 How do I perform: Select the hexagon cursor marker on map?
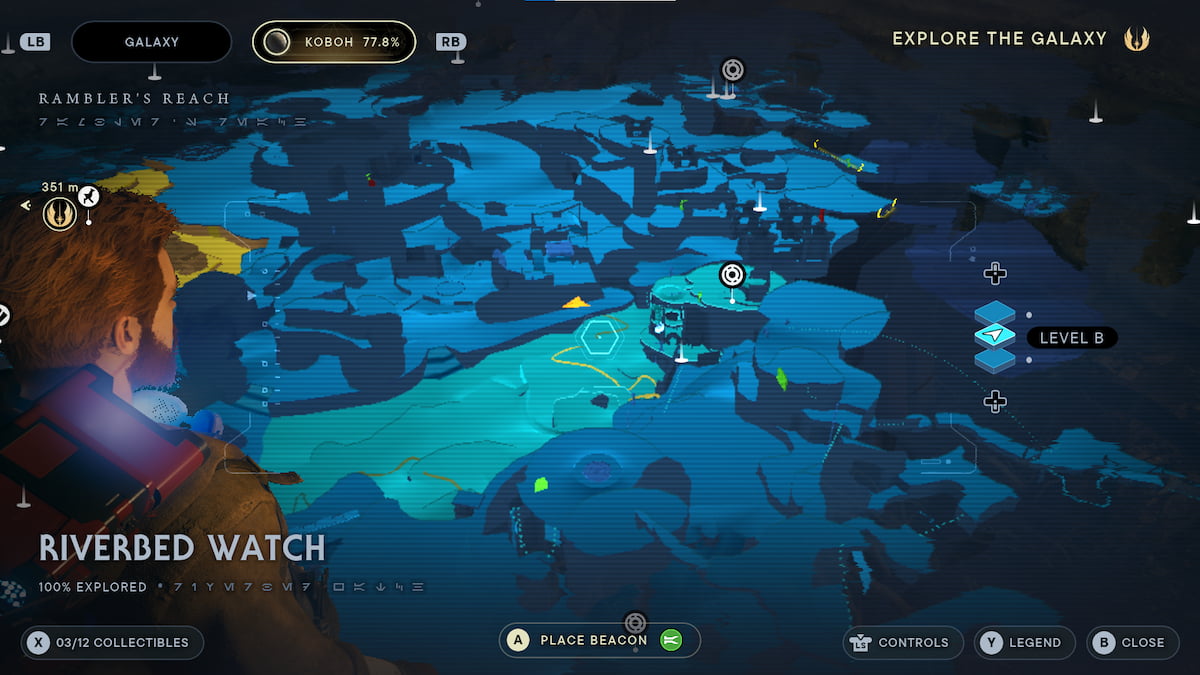(599, 337)
